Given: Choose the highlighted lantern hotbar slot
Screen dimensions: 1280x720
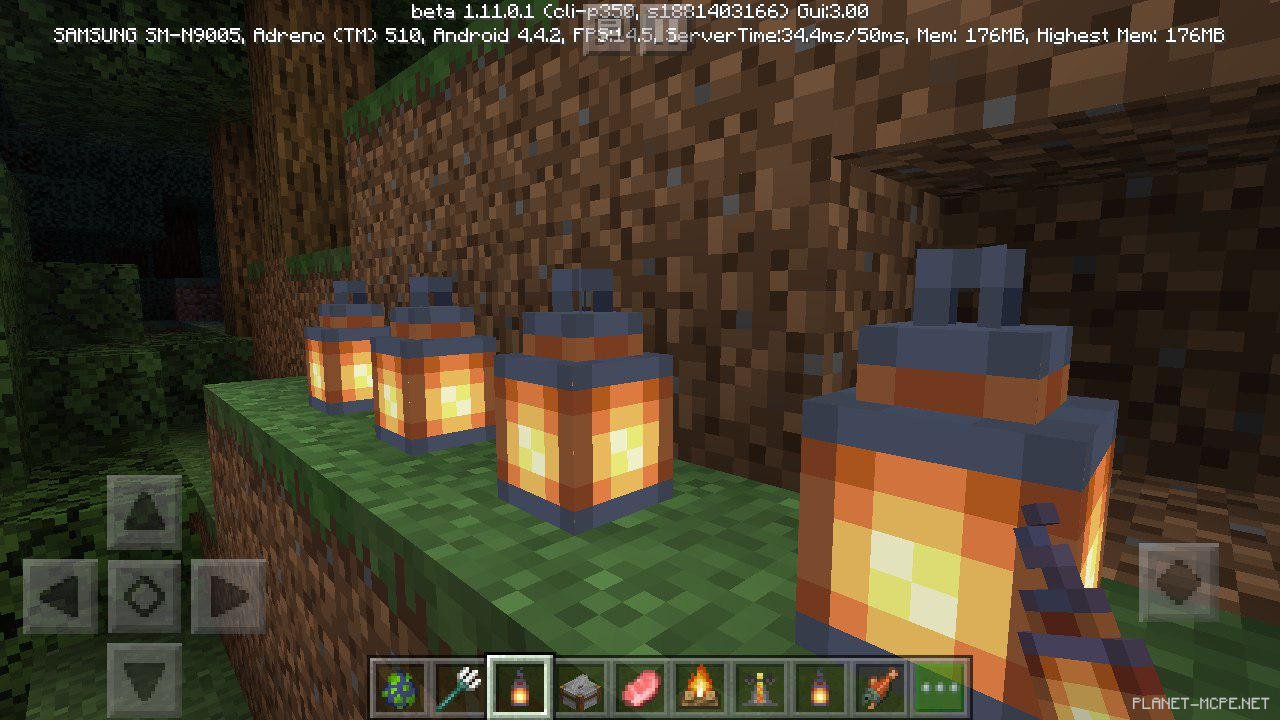Looking at the screenshot, I should (x=520, y=688).
